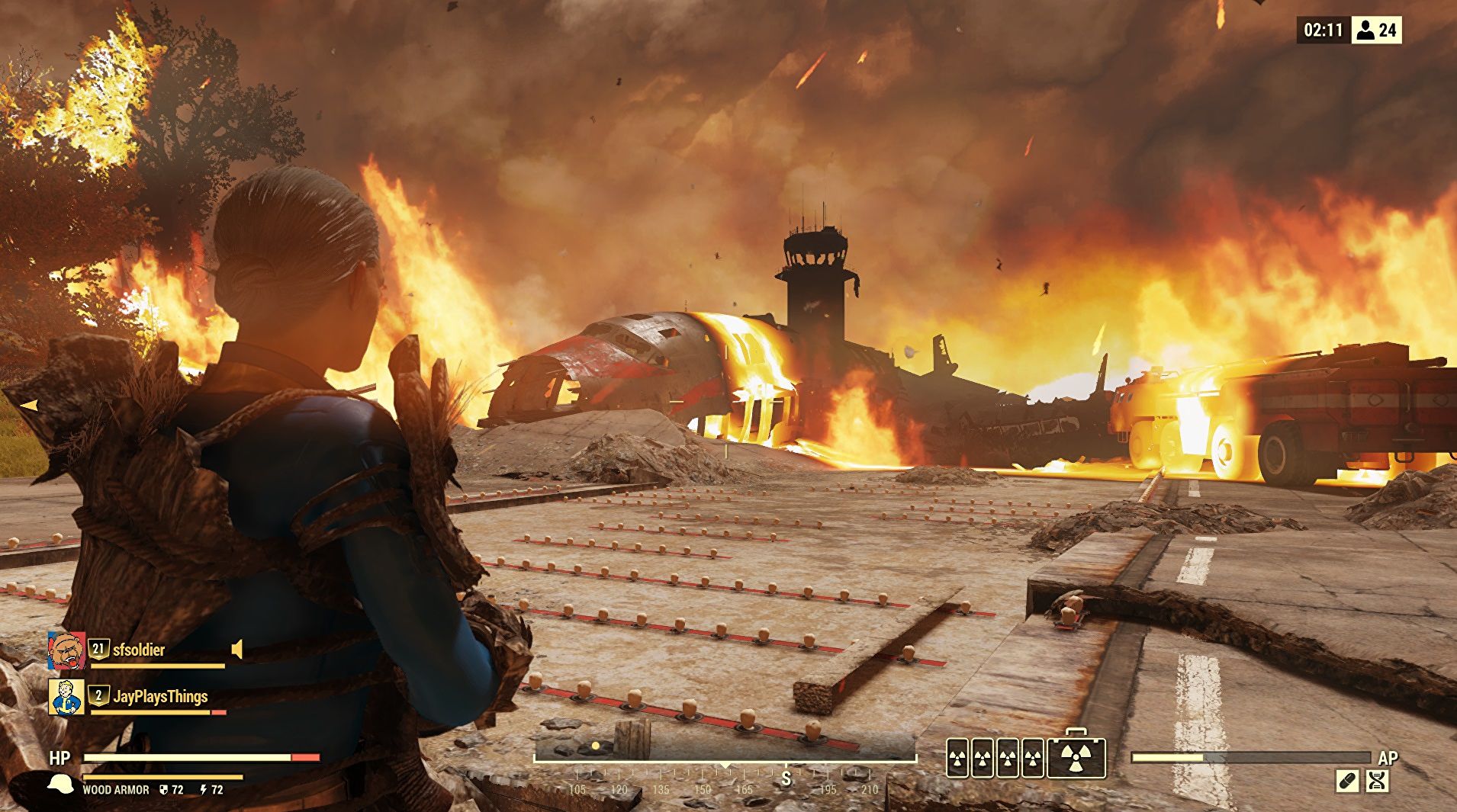Click the shield damage resistance icon
The image size is (1457, 812).
[x=164, y=789]
